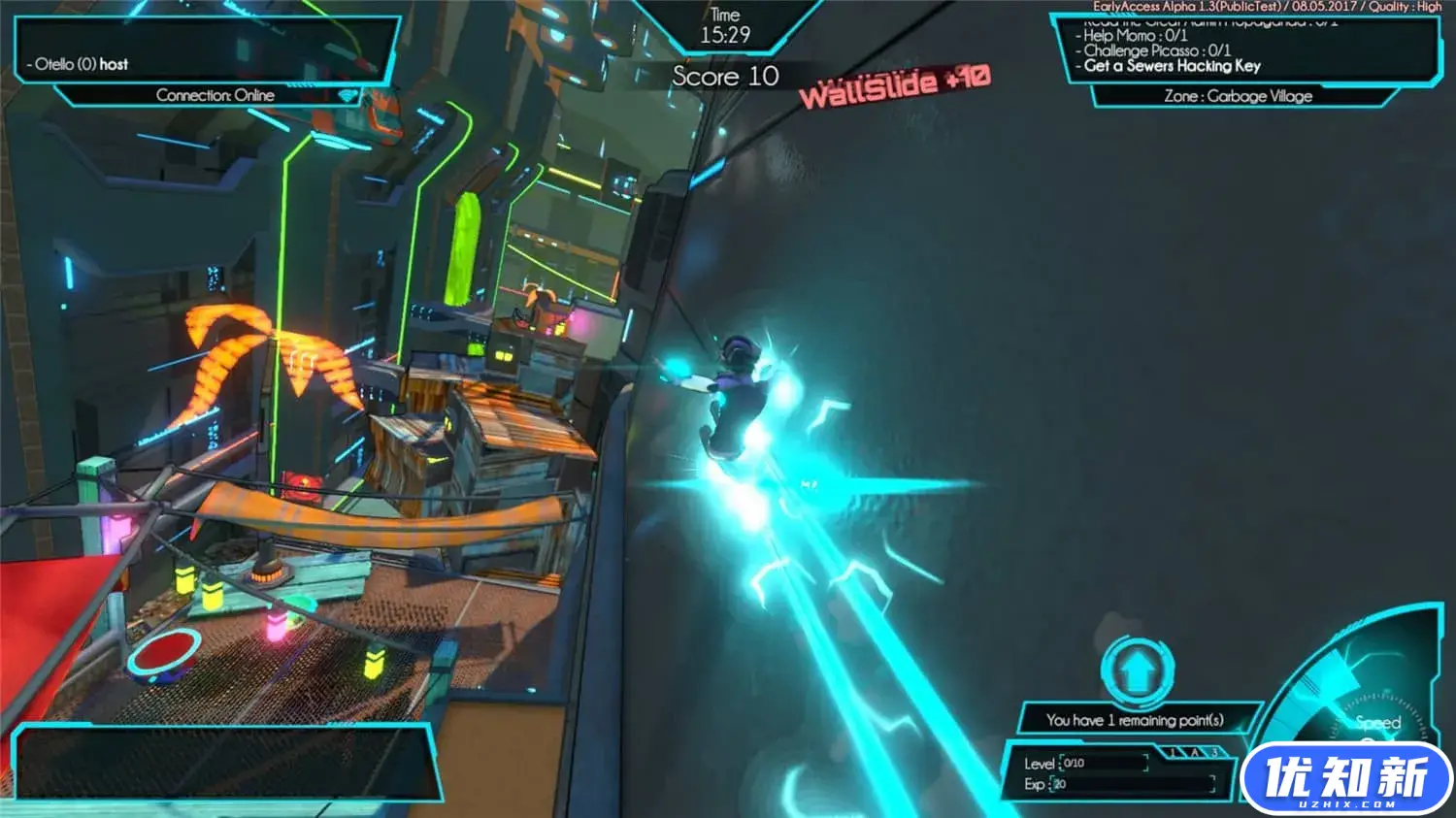1456x818 pixels.
Task: Open the chat box panel
Action: 223,762
